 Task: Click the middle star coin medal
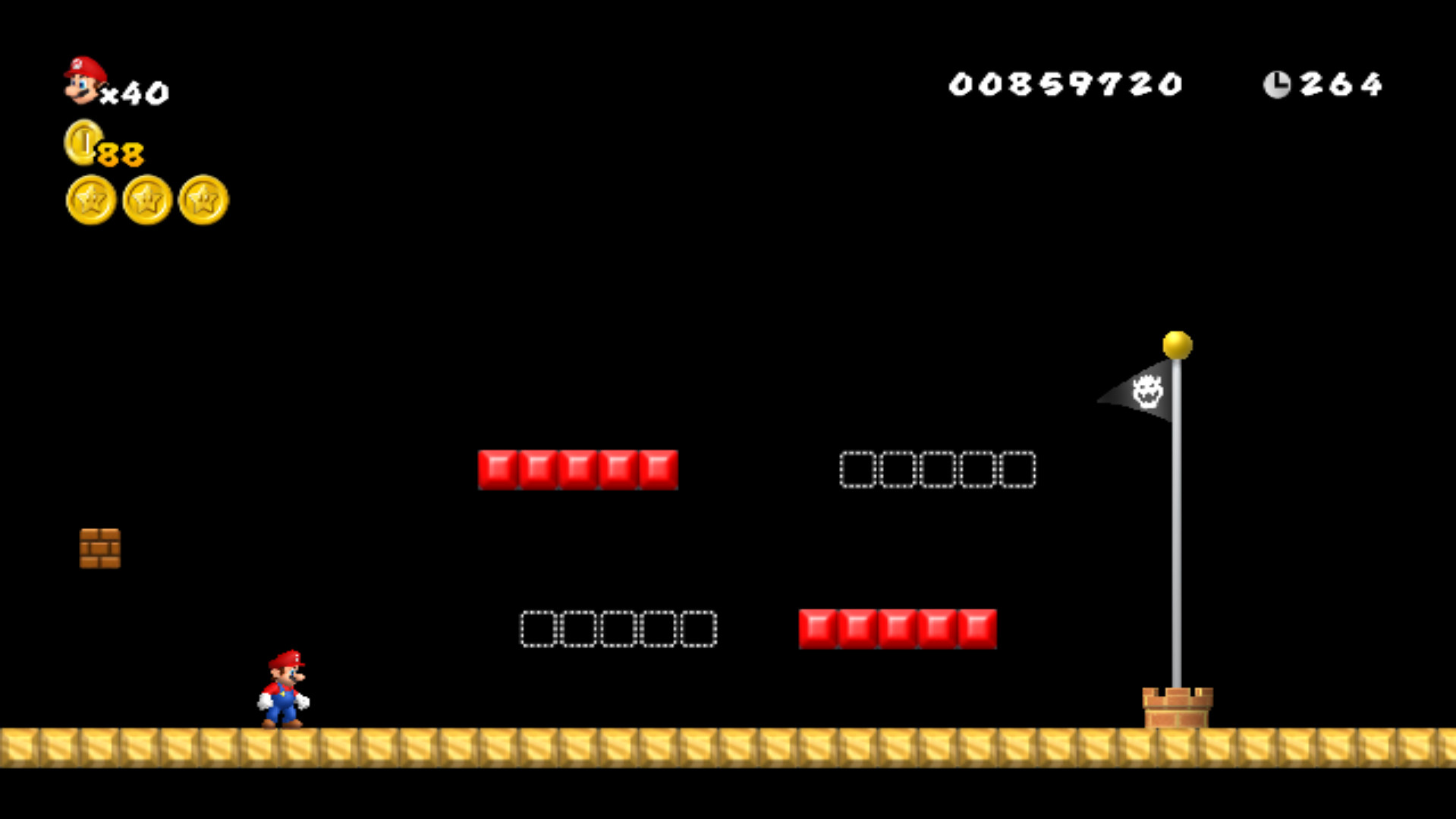[146, 200]
